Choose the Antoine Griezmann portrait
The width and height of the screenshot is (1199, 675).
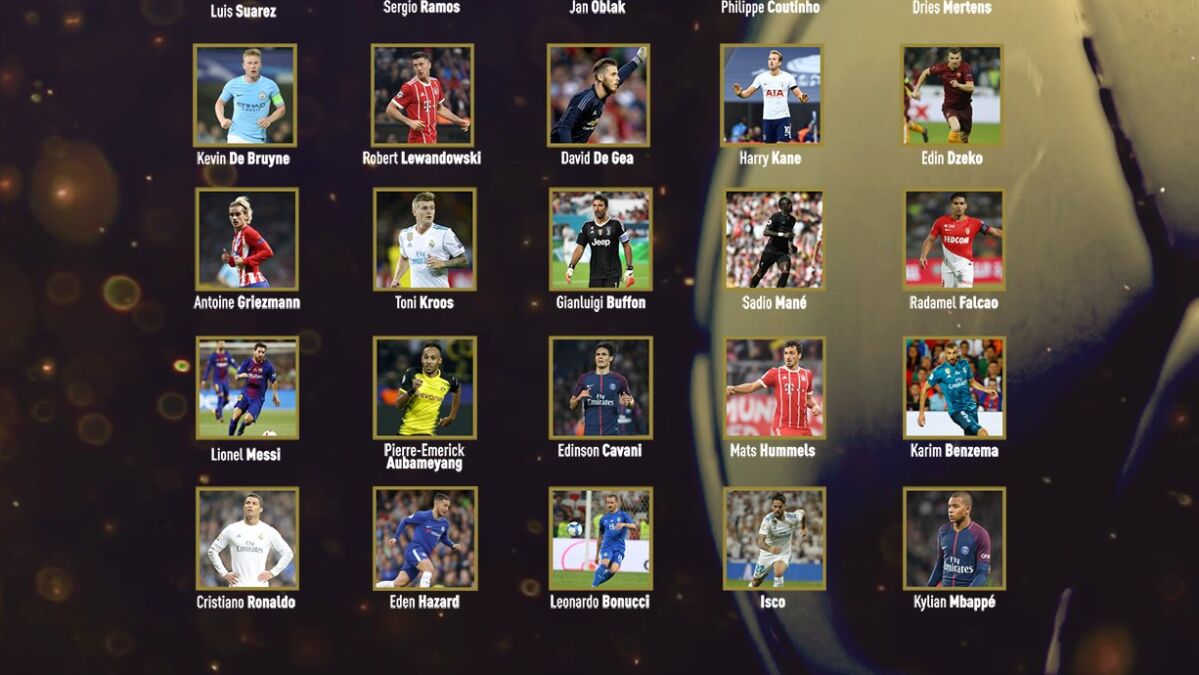coord(247,239)
